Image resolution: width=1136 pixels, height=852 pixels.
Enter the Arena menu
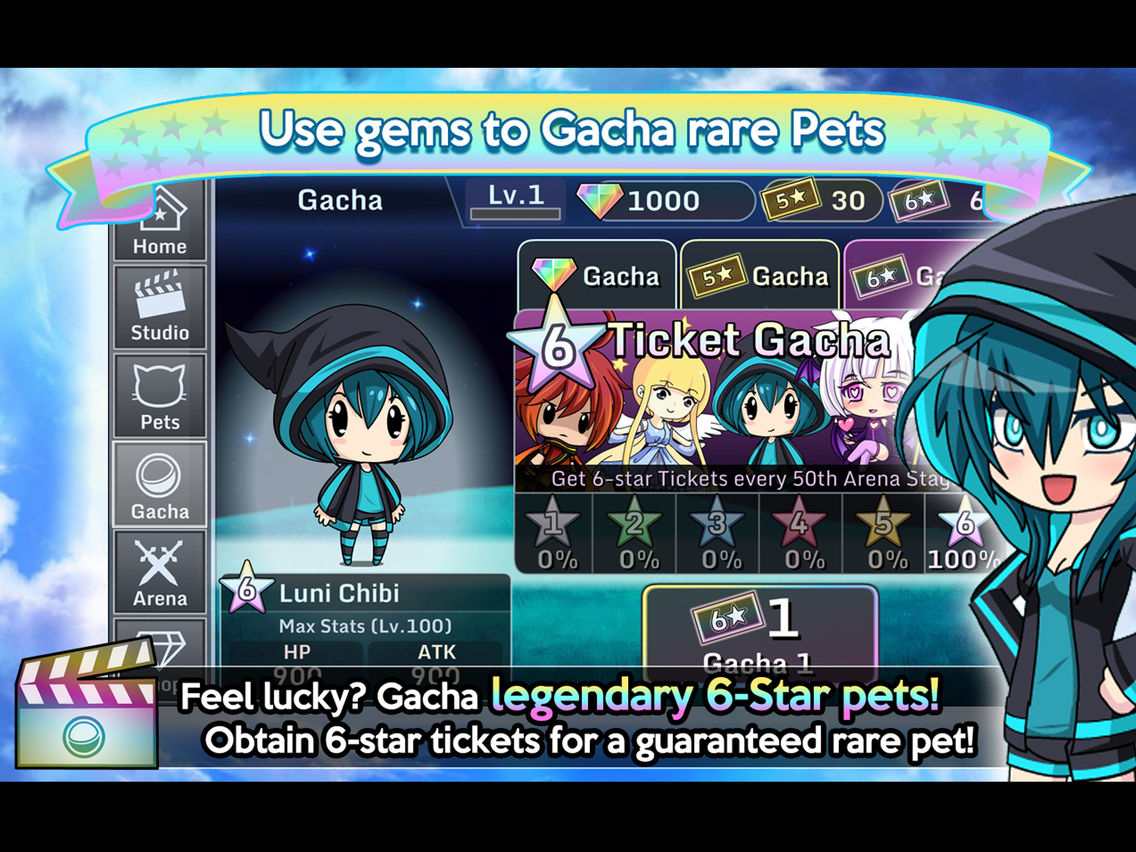point(160,572)
